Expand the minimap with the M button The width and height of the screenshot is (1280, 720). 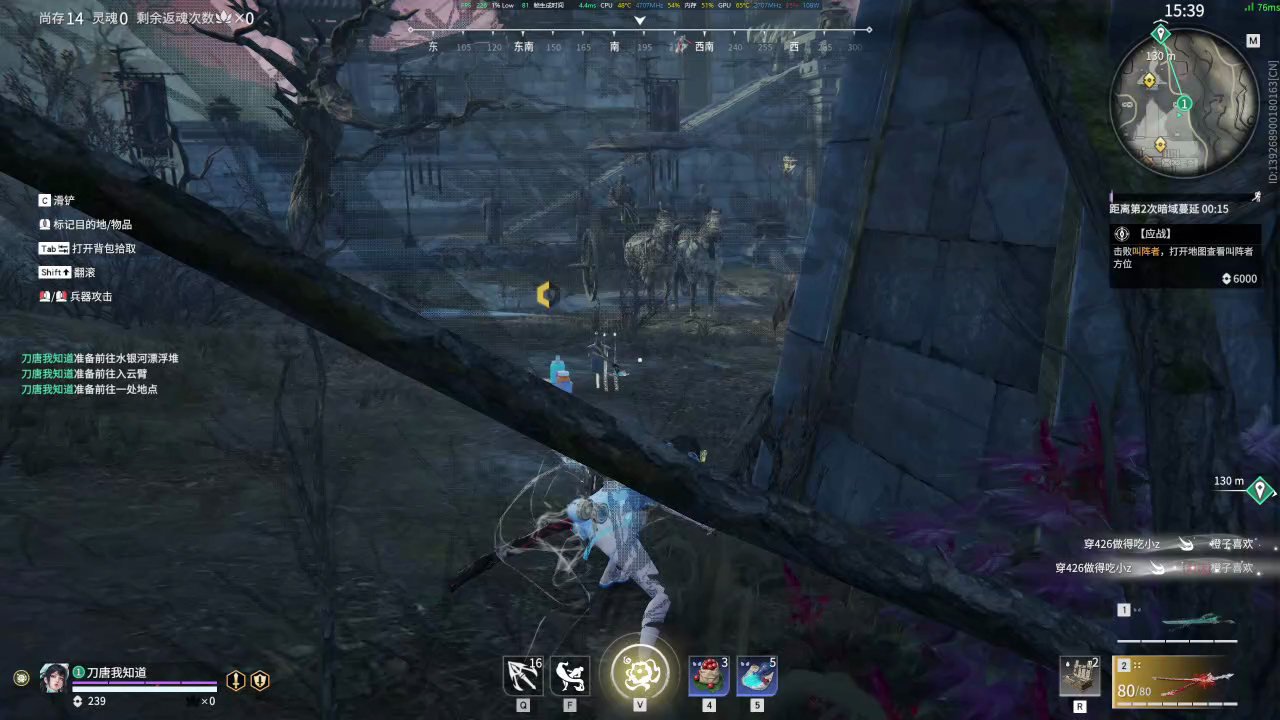(x=1253, y=40)
